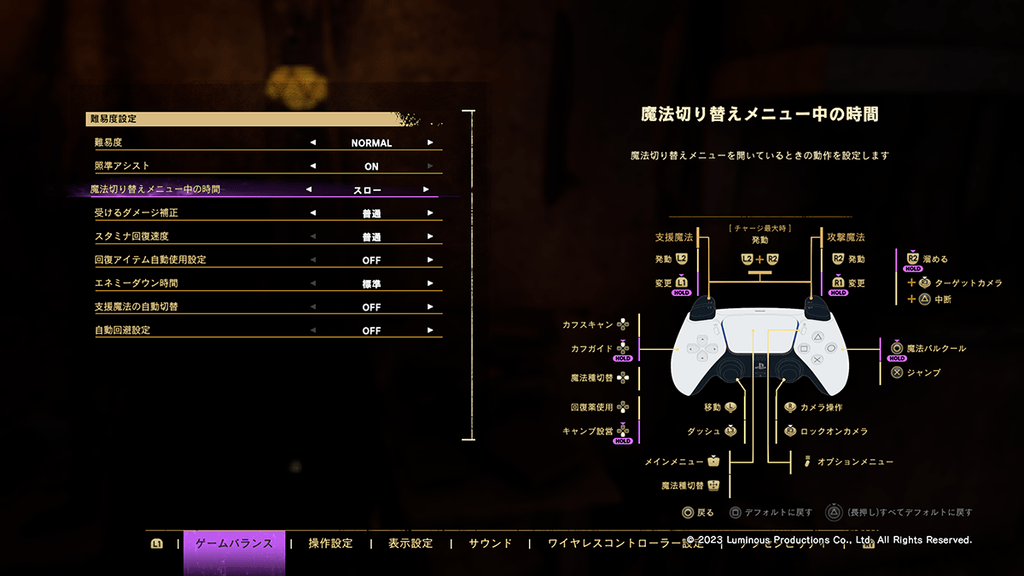The width and height of the screenshot is (1024, 576).
Task: Click right arrow on 回復アイテム自動使用設定 OFF
Action: pyautogui.click(x=431, y=260)
